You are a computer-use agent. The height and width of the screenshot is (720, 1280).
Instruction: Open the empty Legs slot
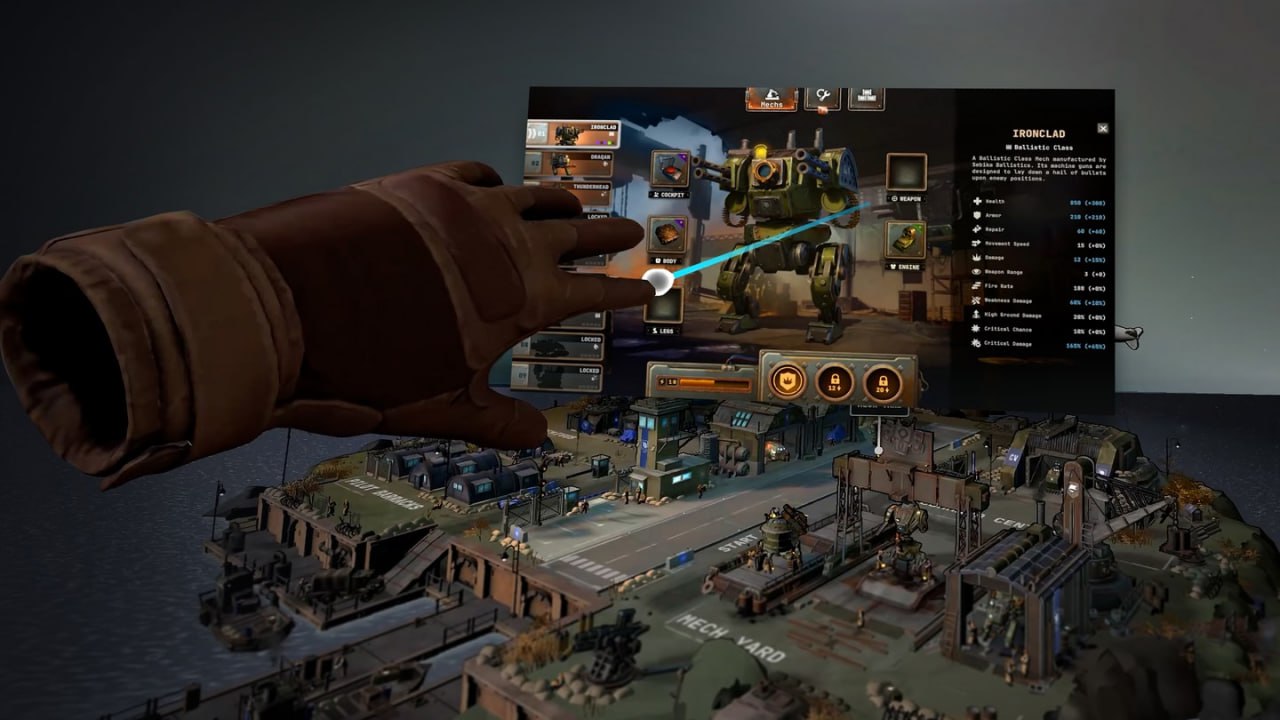[x=664, y=305]
